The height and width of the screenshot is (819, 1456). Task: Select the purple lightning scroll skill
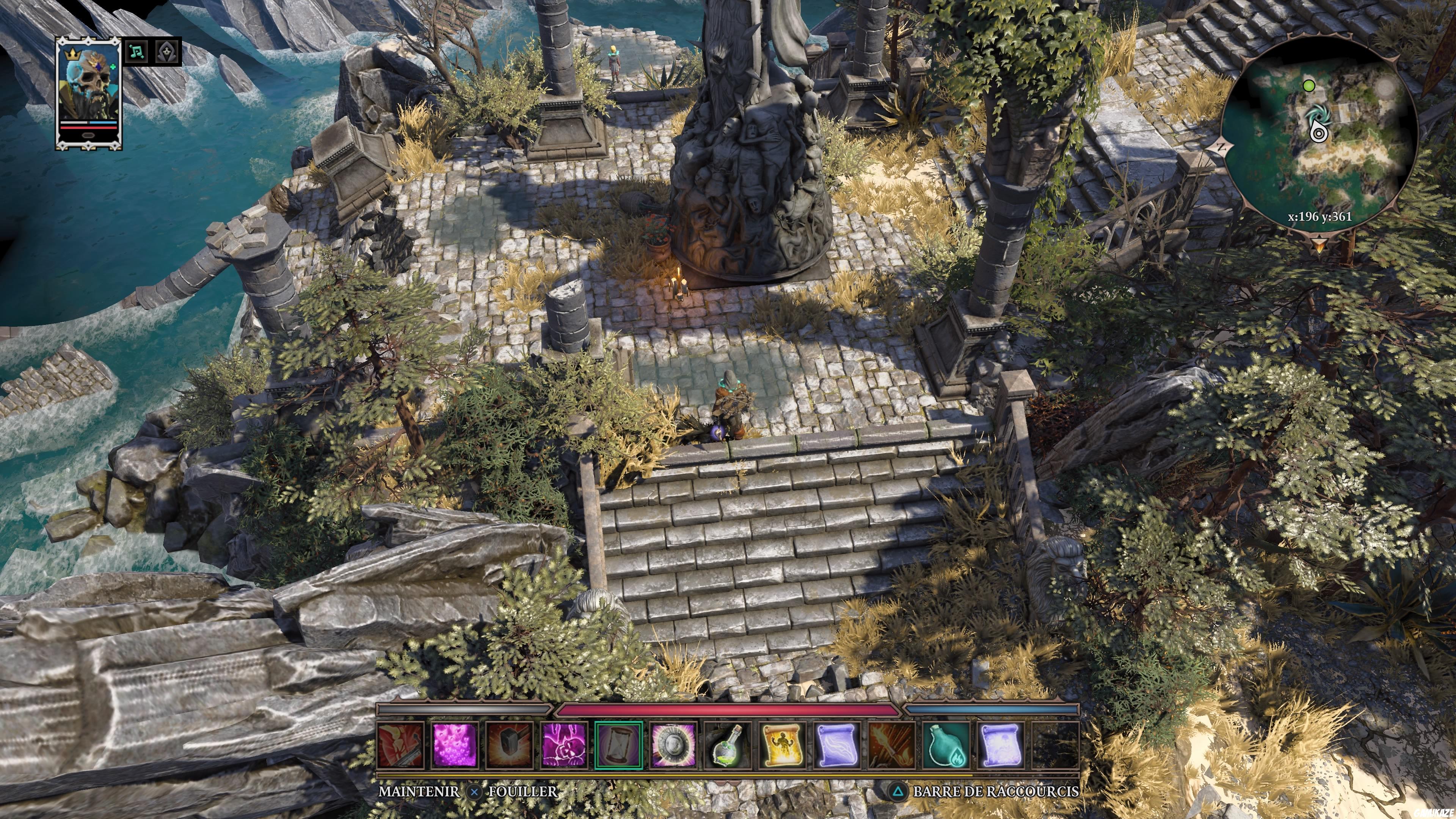pos(838,746)
